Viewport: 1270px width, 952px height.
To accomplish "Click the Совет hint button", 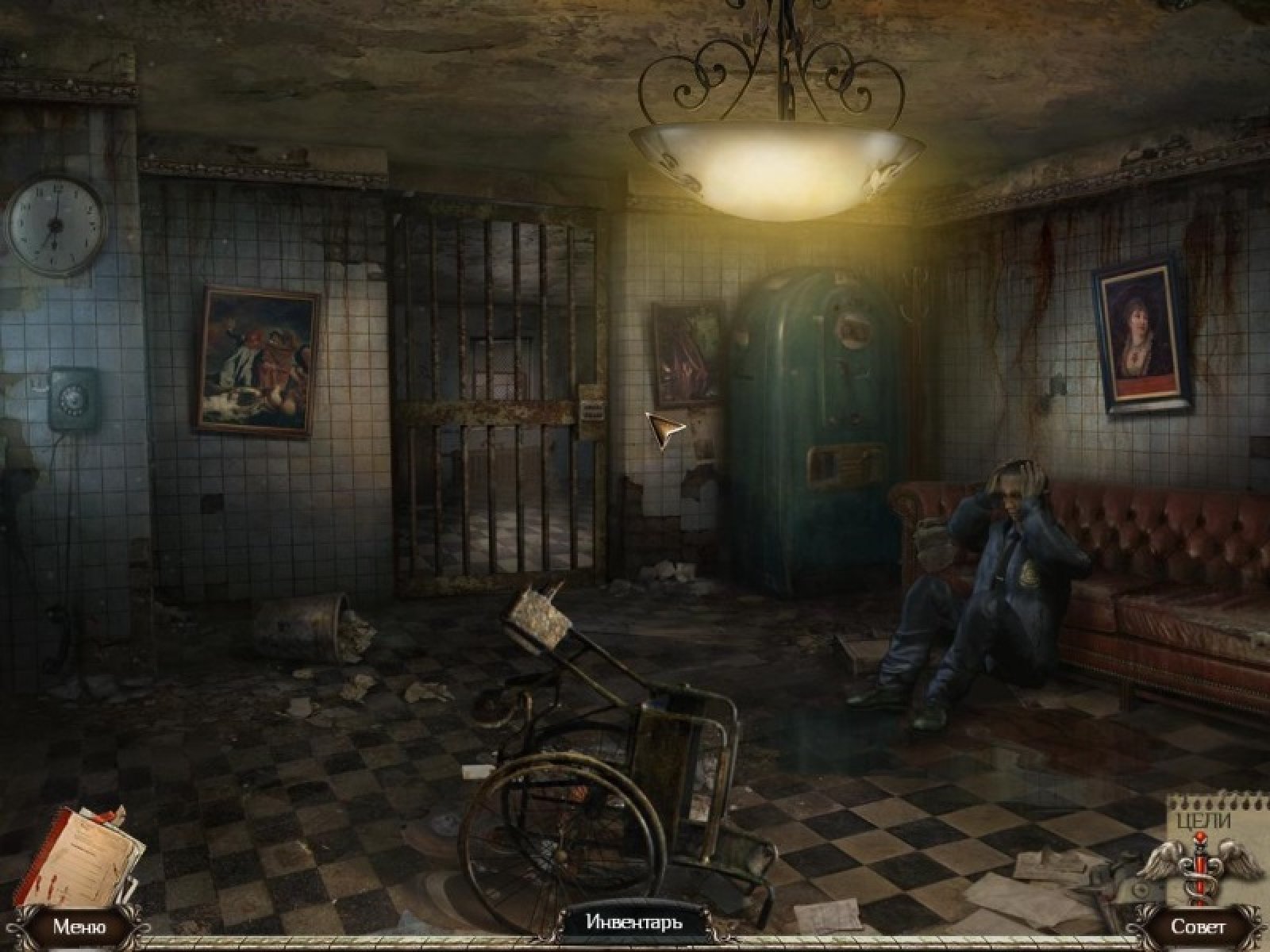I will pyautogui.click(x=1198, y=926).
